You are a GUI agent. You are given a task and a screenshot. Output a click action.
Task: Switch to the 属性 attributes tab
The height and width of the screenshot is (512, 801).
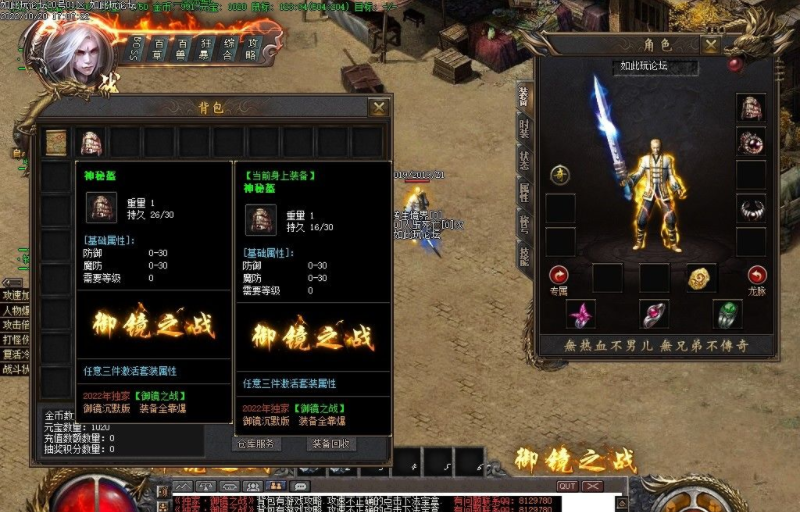[x=524, y=192]
